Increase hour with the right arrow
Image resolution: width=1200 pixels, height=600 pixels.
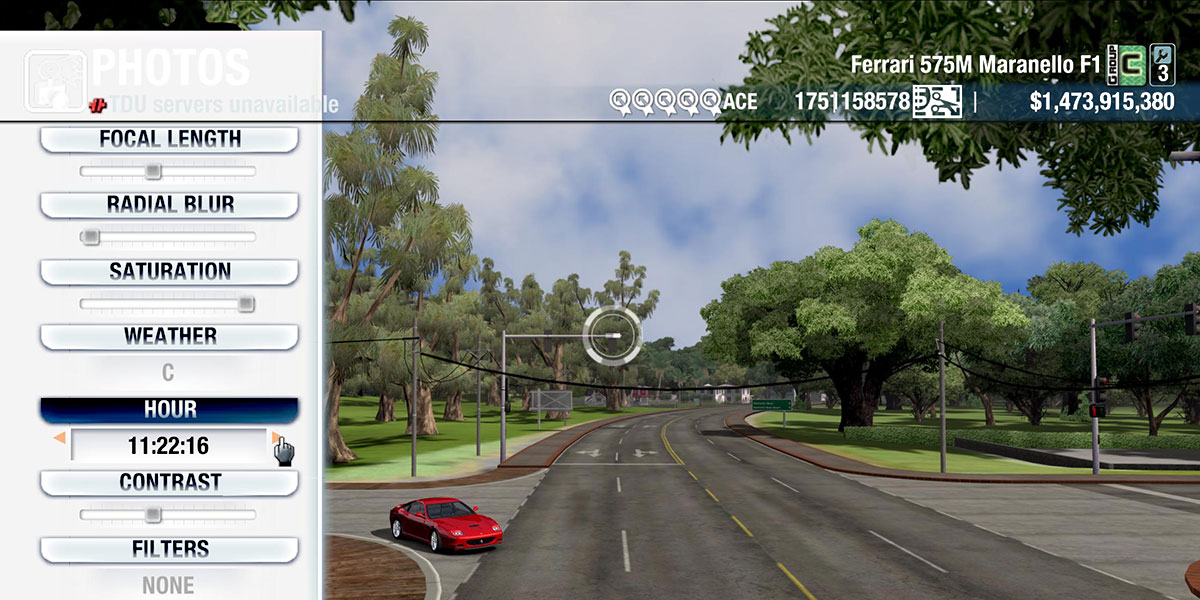point(275,438)
